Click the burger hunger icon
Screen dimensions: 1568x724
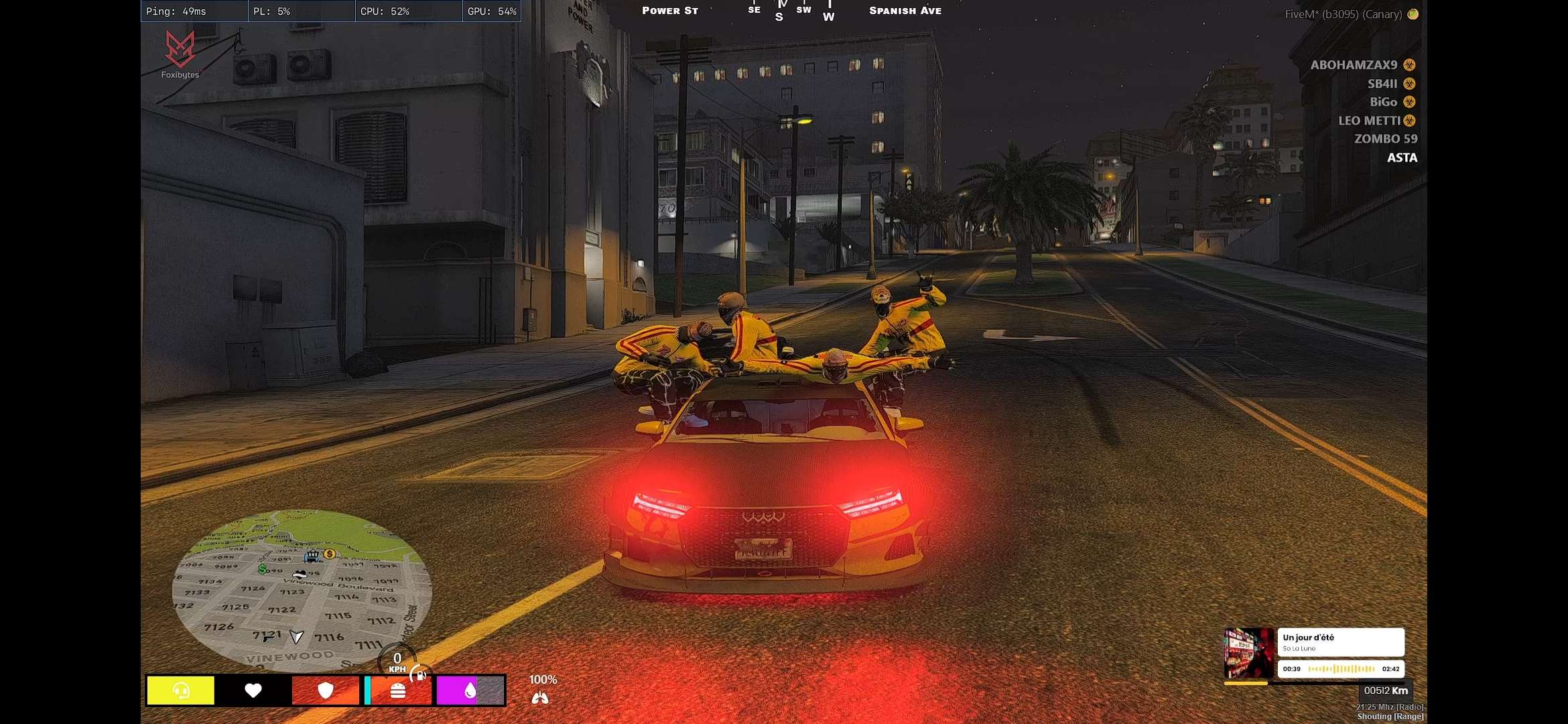[398, 690]
